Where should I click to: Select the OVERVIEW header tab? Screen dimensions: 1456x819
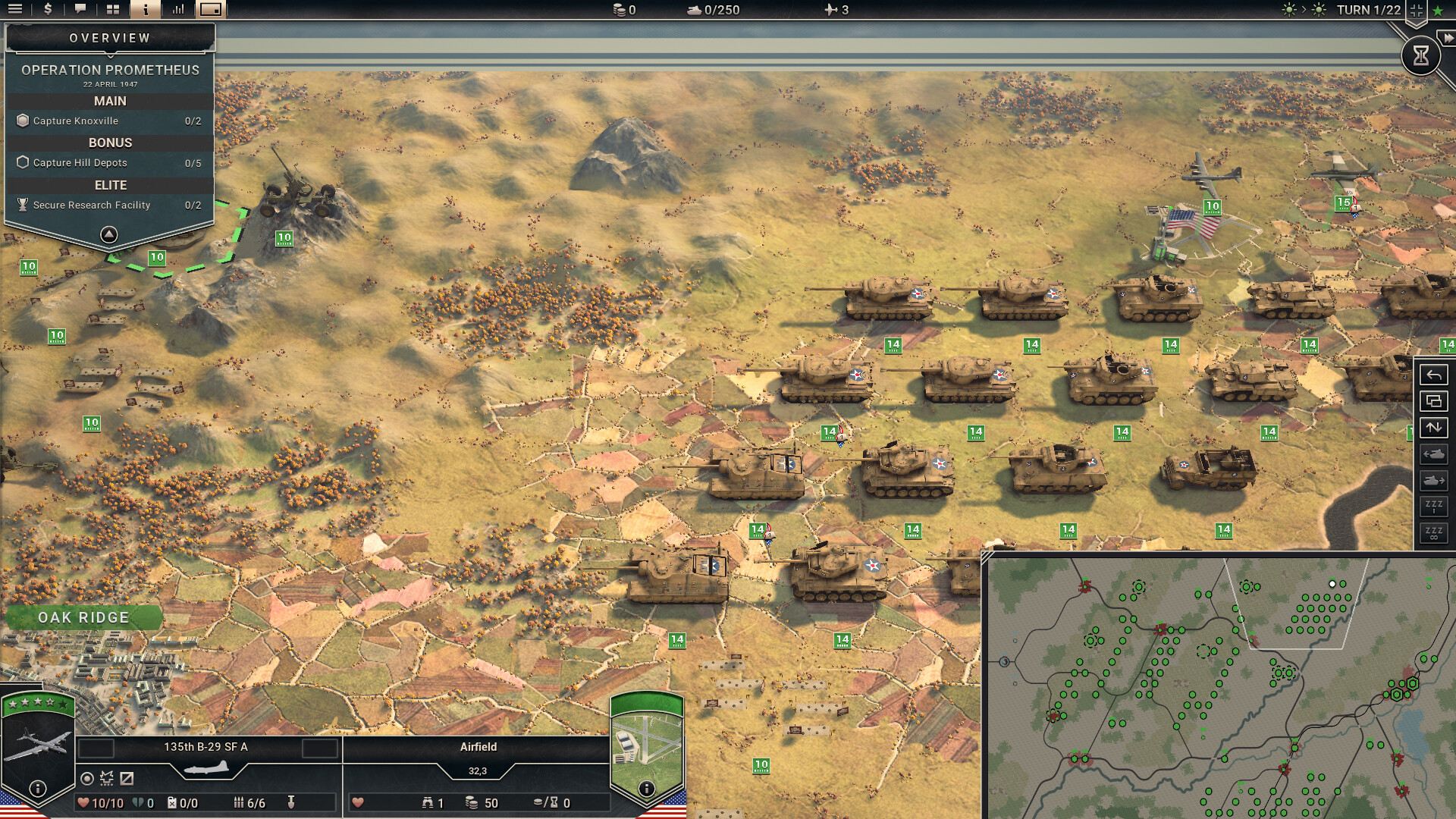[x=108, y=36]
